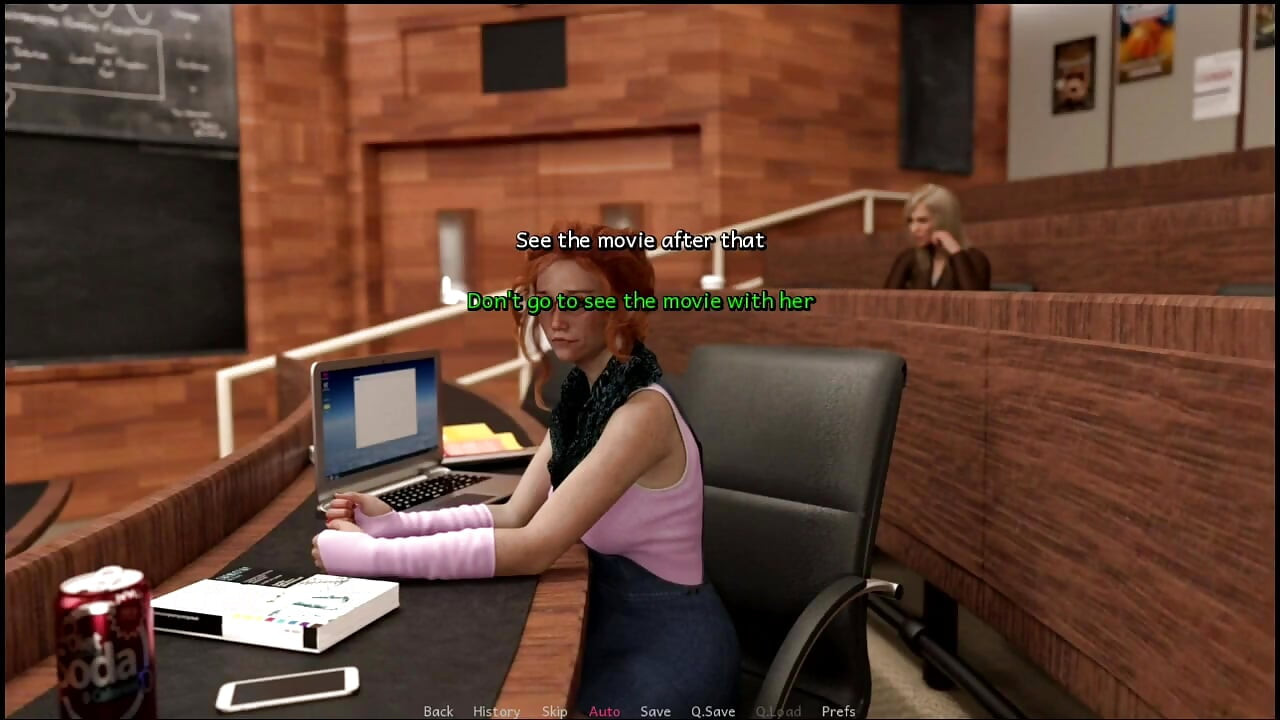Enable Skip mode to fast-forward dialogue
Viewport: 1280px width, 720px height.
(556, 711)
